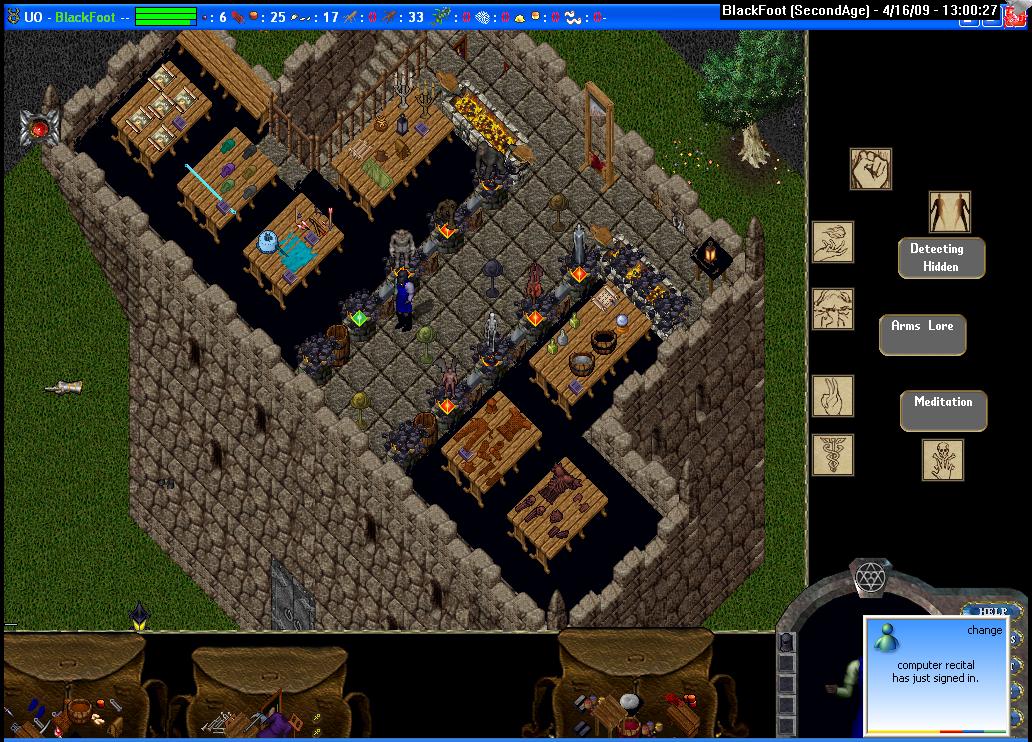
Task: Select the two human figures icon
Action: click(949, 212)
